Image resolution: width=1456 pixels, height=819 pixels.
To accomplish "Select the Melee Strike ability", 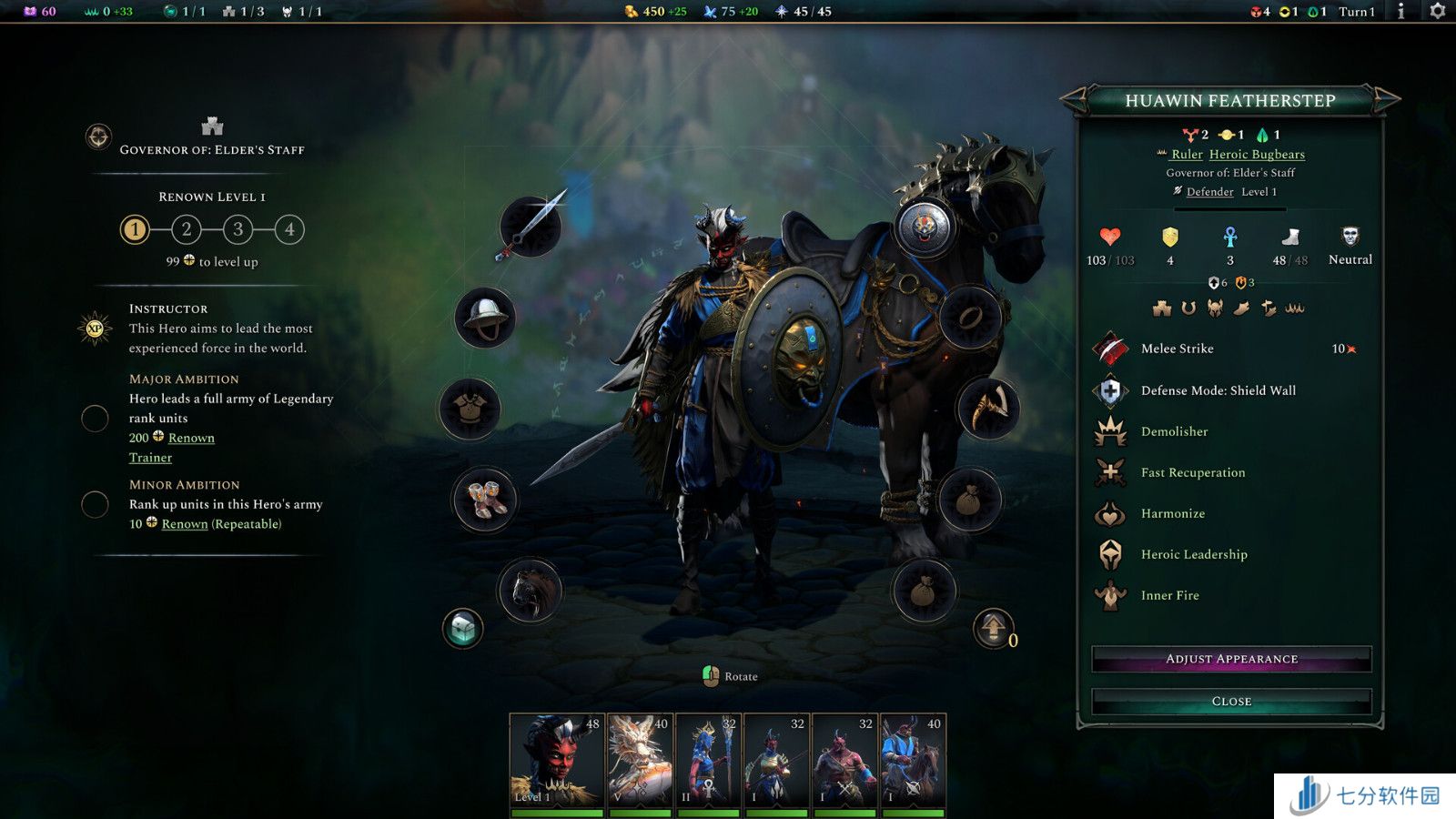I will [1177, 349].
